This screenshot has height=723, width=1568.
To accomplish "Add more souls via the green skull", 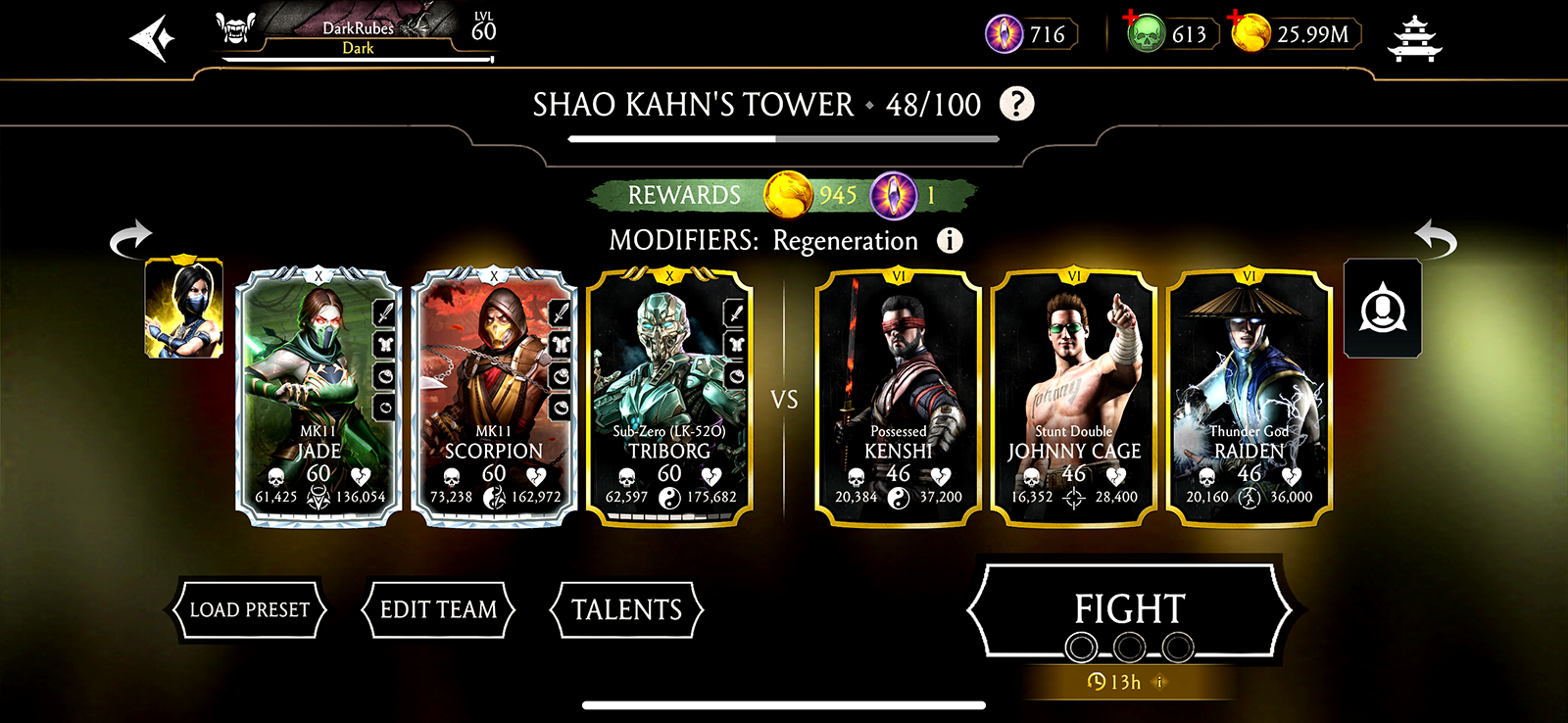I will 1144,34.
